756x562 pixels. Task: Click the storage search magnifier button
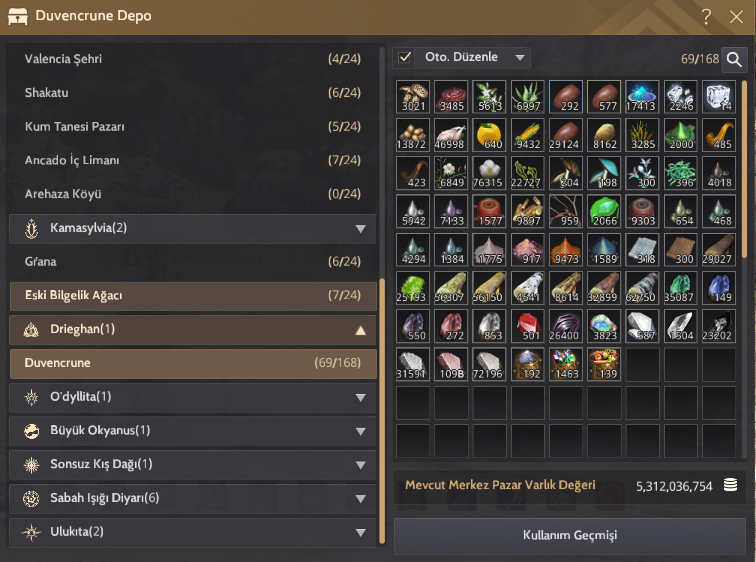(735, 60)
